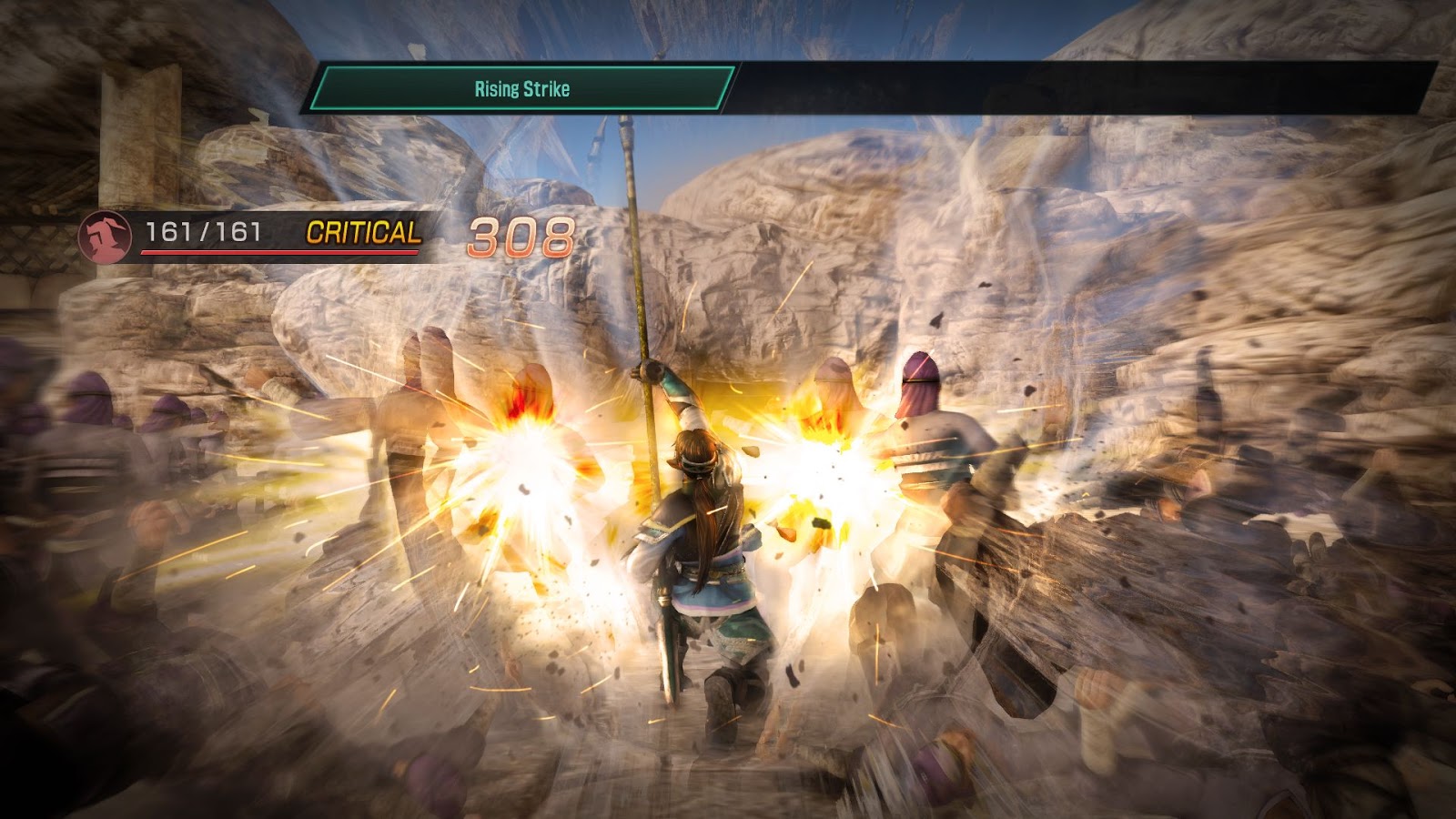Select the enemy soldier left of the blast
The height and width of the screenshot is (819, 1456).
(419, 409)
